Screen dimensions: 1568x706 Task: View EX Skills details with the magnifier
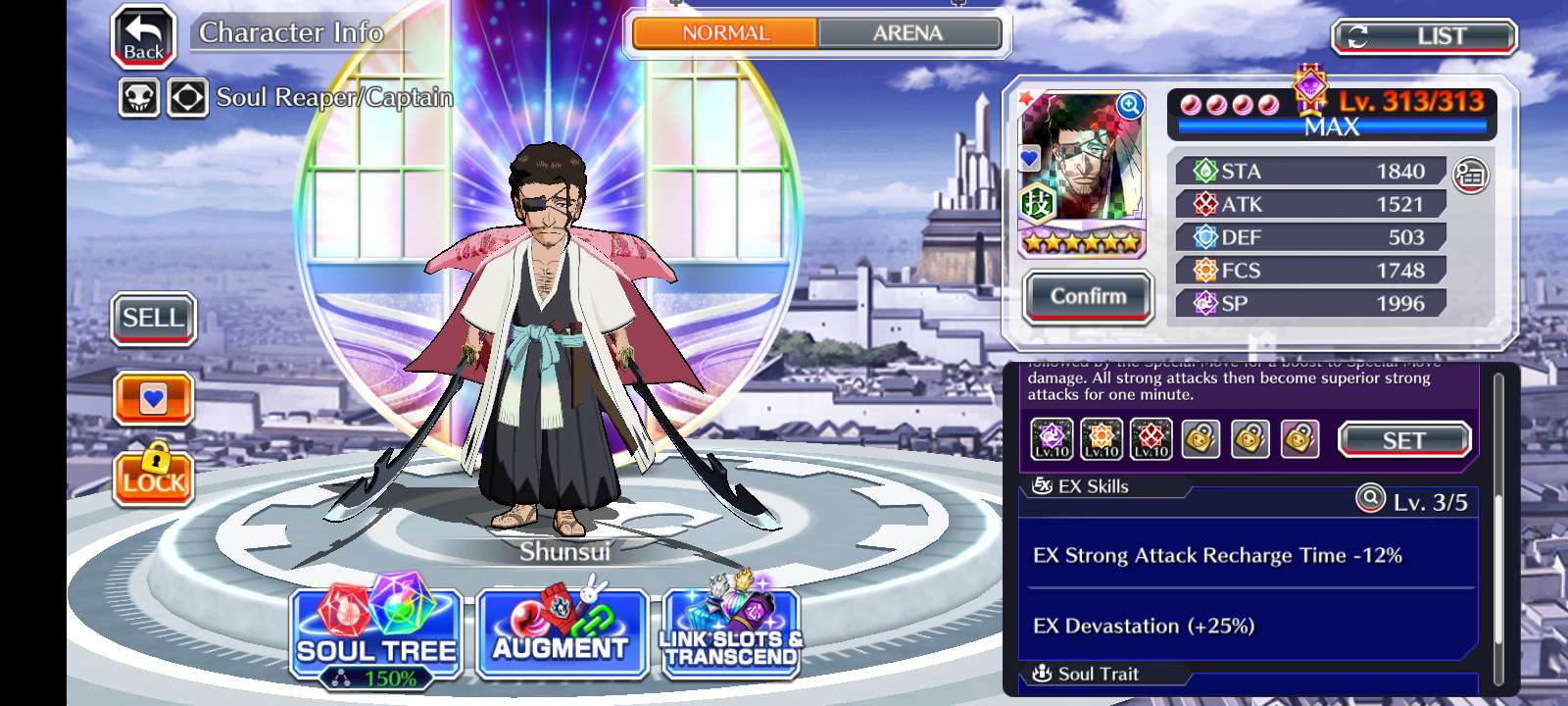pyautogui.click(x=1369, y=499)
